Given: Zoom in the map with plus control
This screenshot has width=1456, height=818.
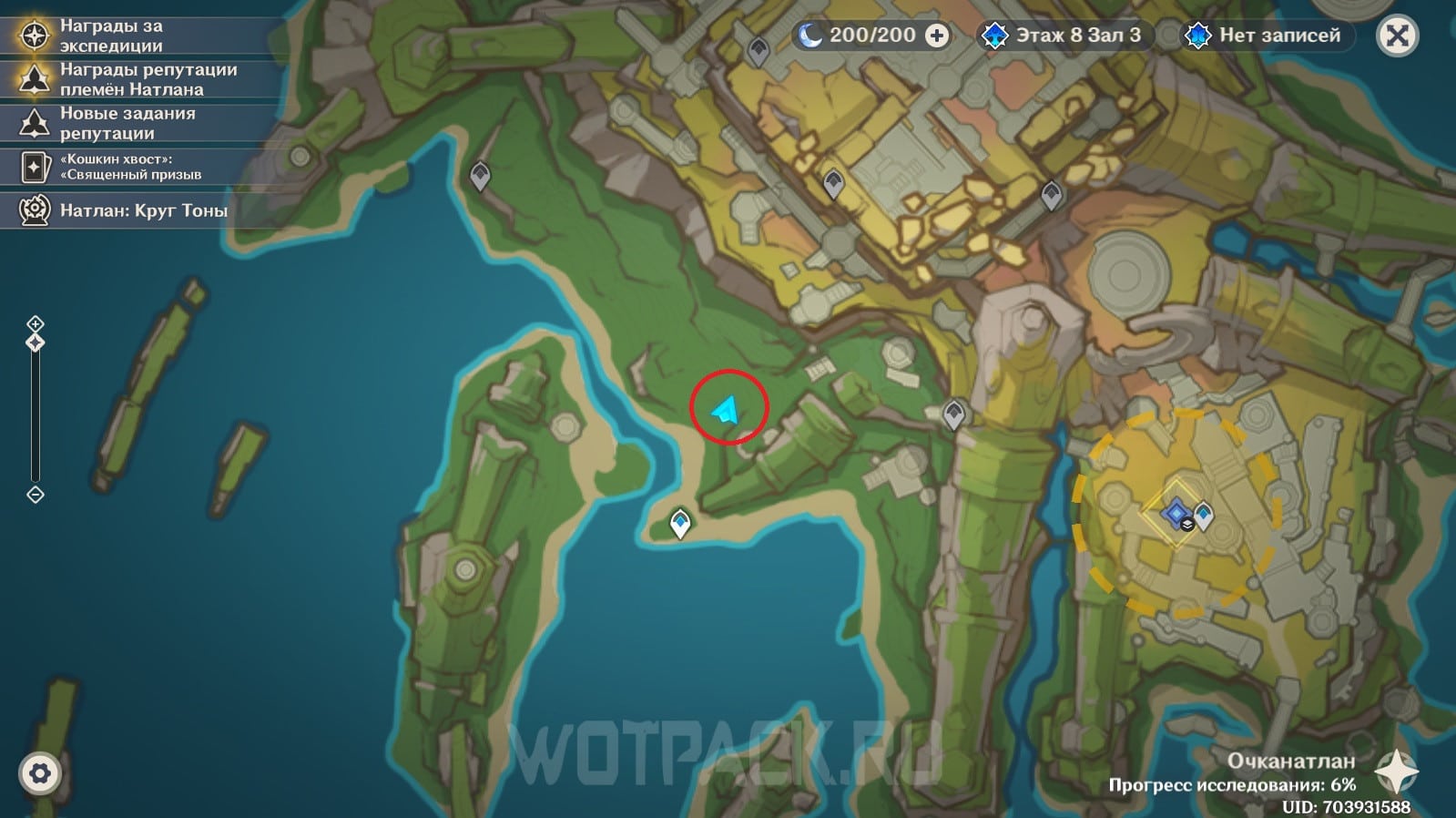Looking at the screenshot, I should tap(35, 323).
